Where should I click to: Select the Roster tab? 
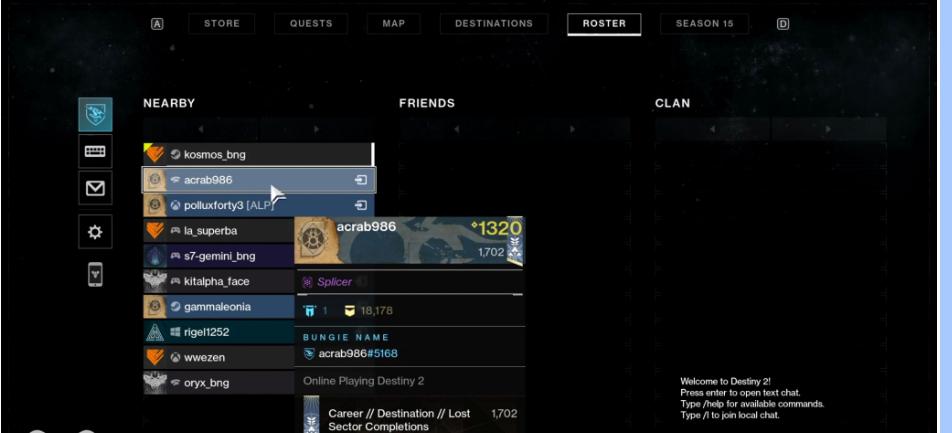(x=604, y=24)
